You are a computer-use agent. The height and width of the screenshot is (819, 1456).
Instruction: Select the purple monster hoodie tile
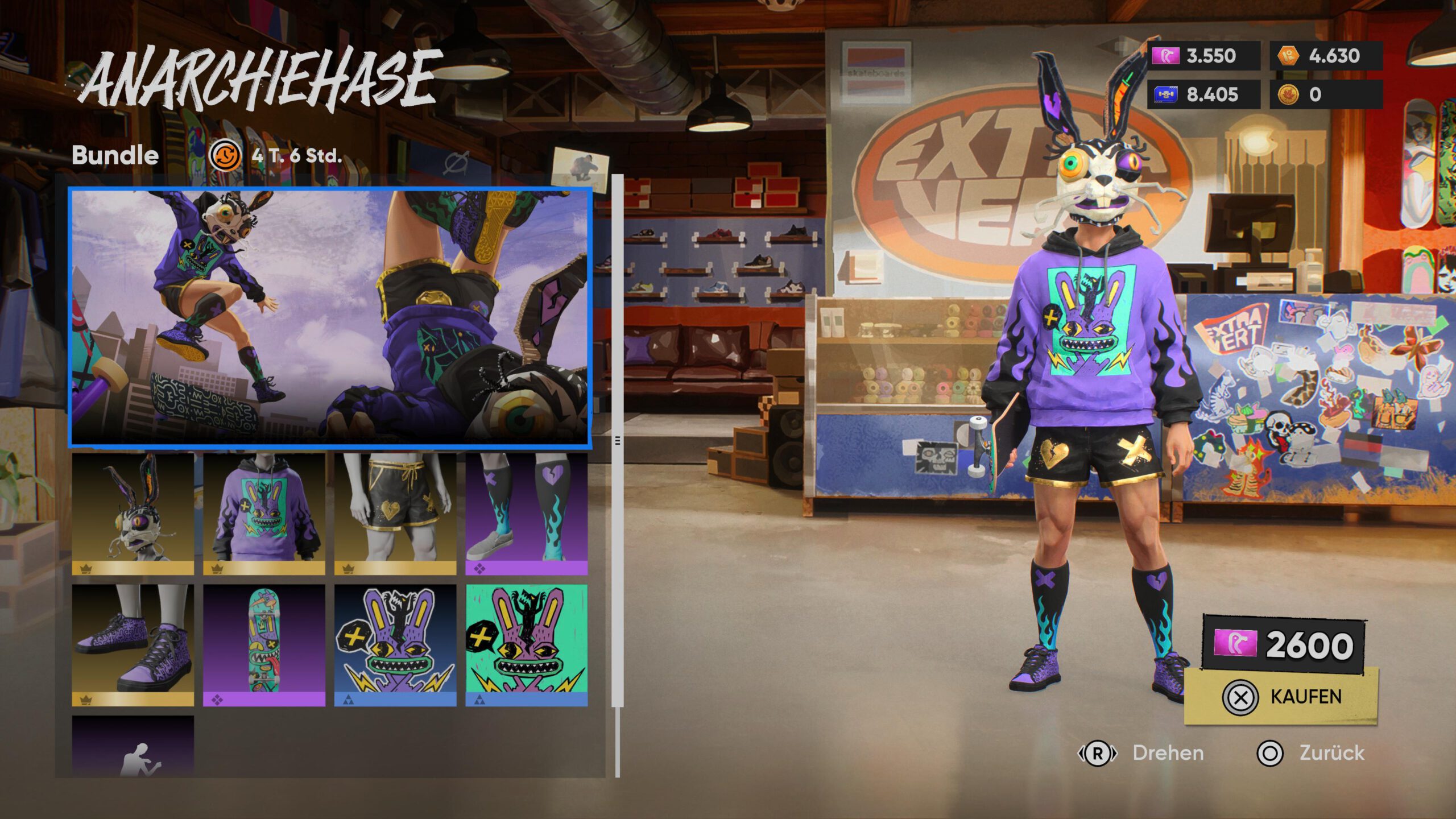click(x=264, y=514)
